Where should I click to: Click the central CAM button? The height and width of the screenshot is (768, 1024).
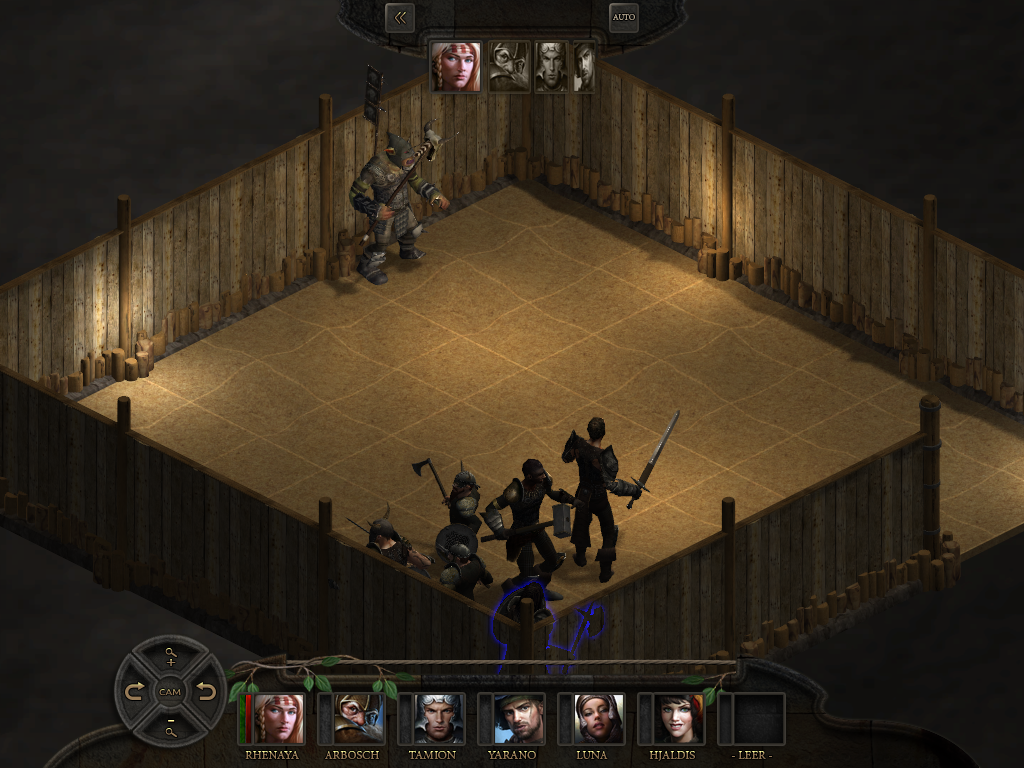(170, 692)
